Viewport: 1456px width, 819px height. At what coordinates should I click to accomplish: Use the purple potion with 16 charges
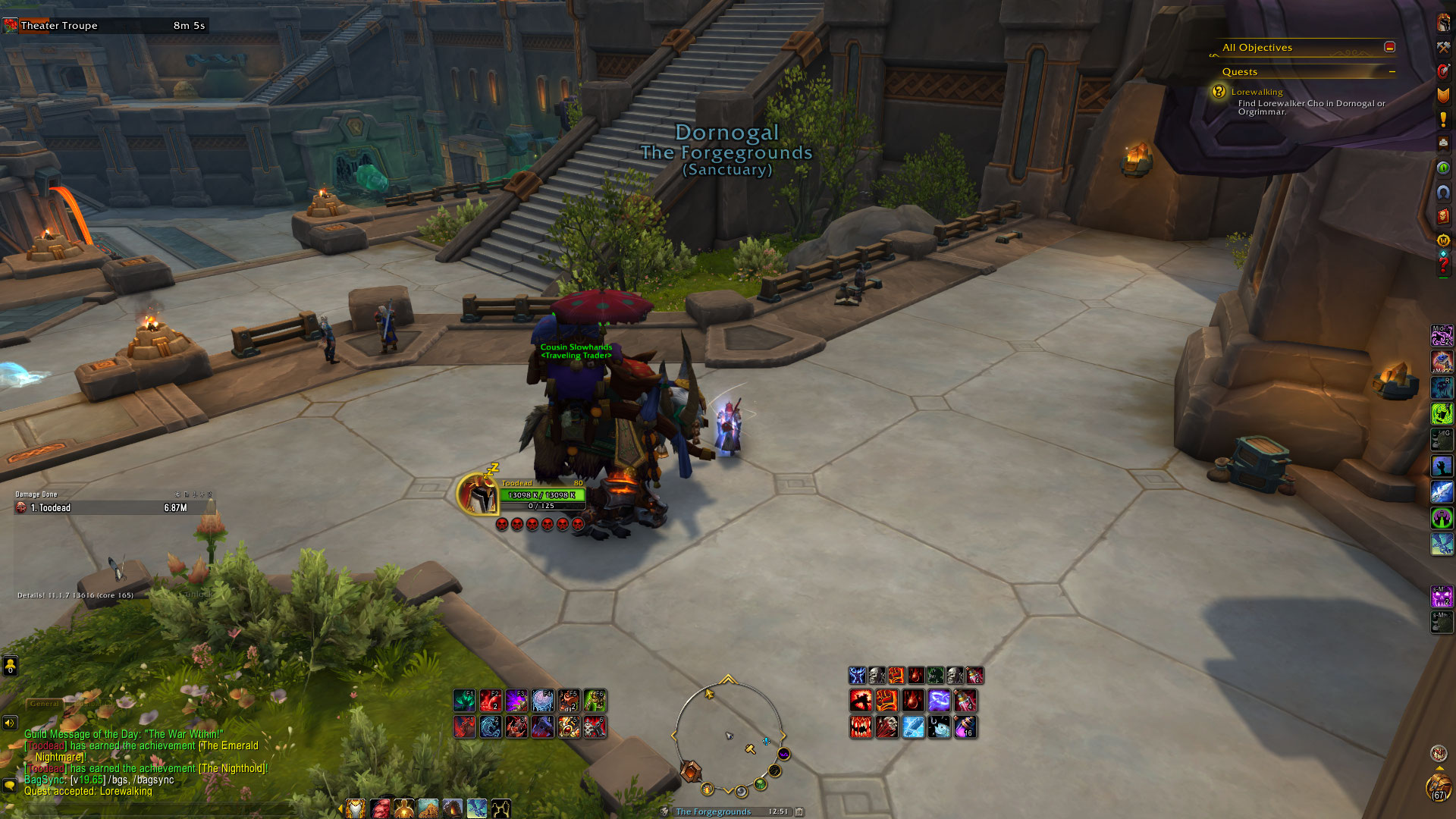click(965, 727)
